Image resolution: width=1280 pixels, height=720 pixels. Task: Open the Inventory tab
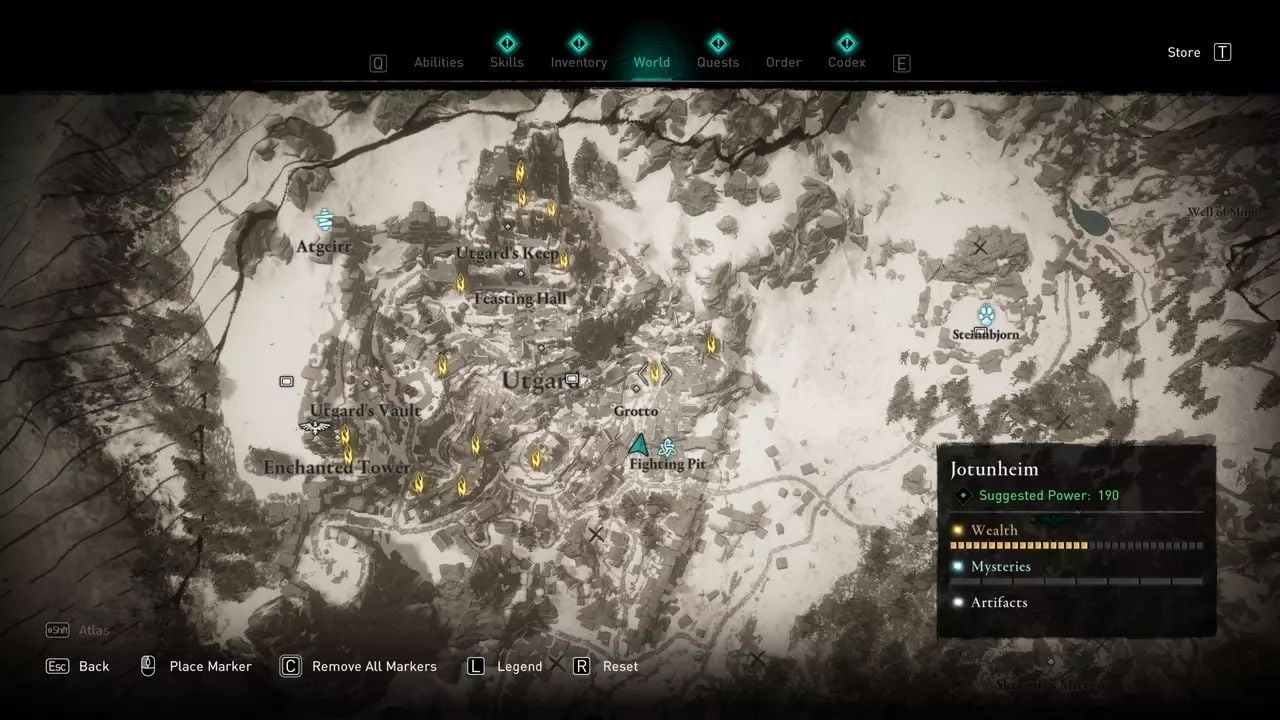578,62
